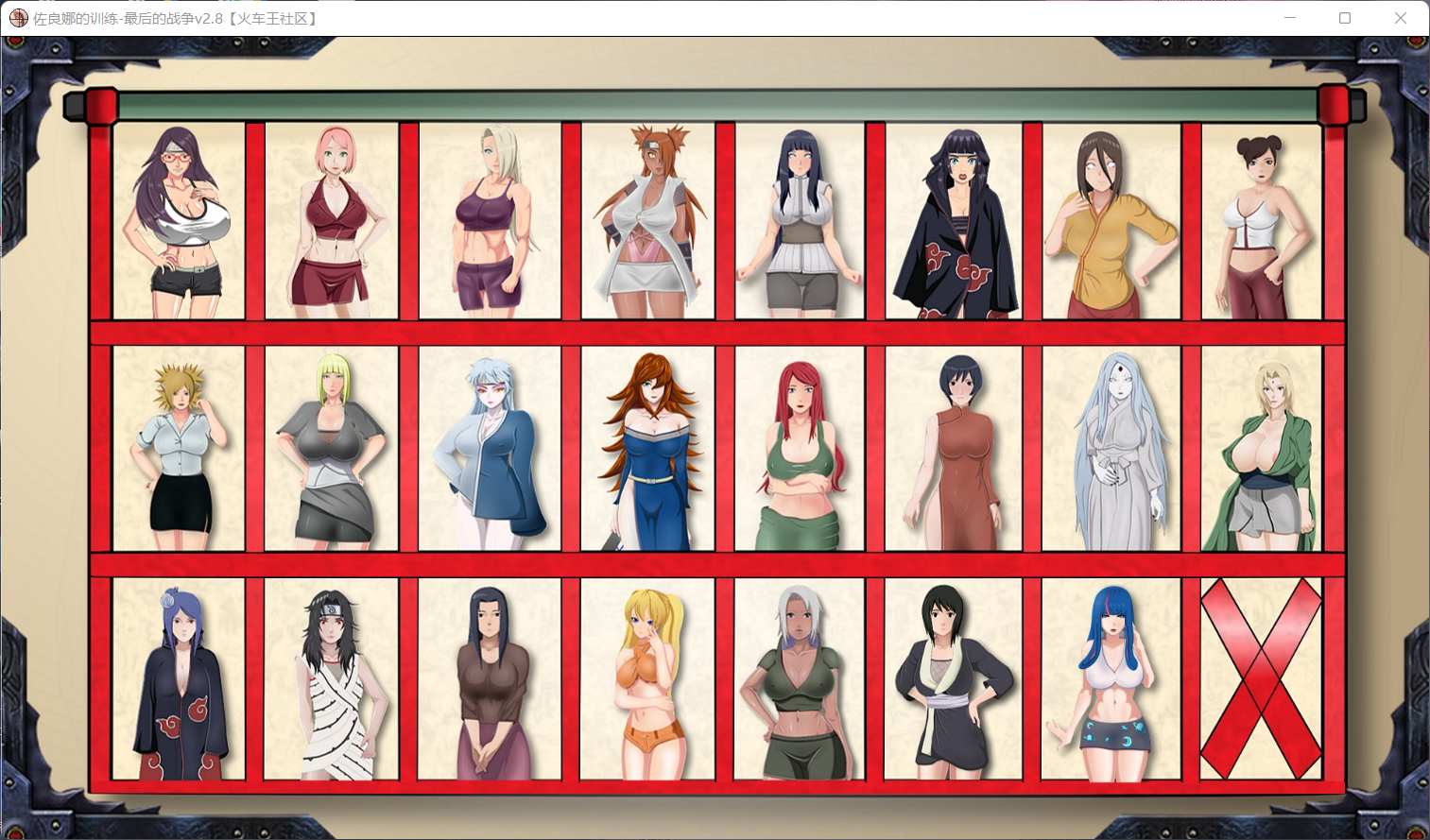The height and width of the screenshot is (840, 1430).
Task: Click the game logo in the title bar
Action: click(x=18, y=18)
